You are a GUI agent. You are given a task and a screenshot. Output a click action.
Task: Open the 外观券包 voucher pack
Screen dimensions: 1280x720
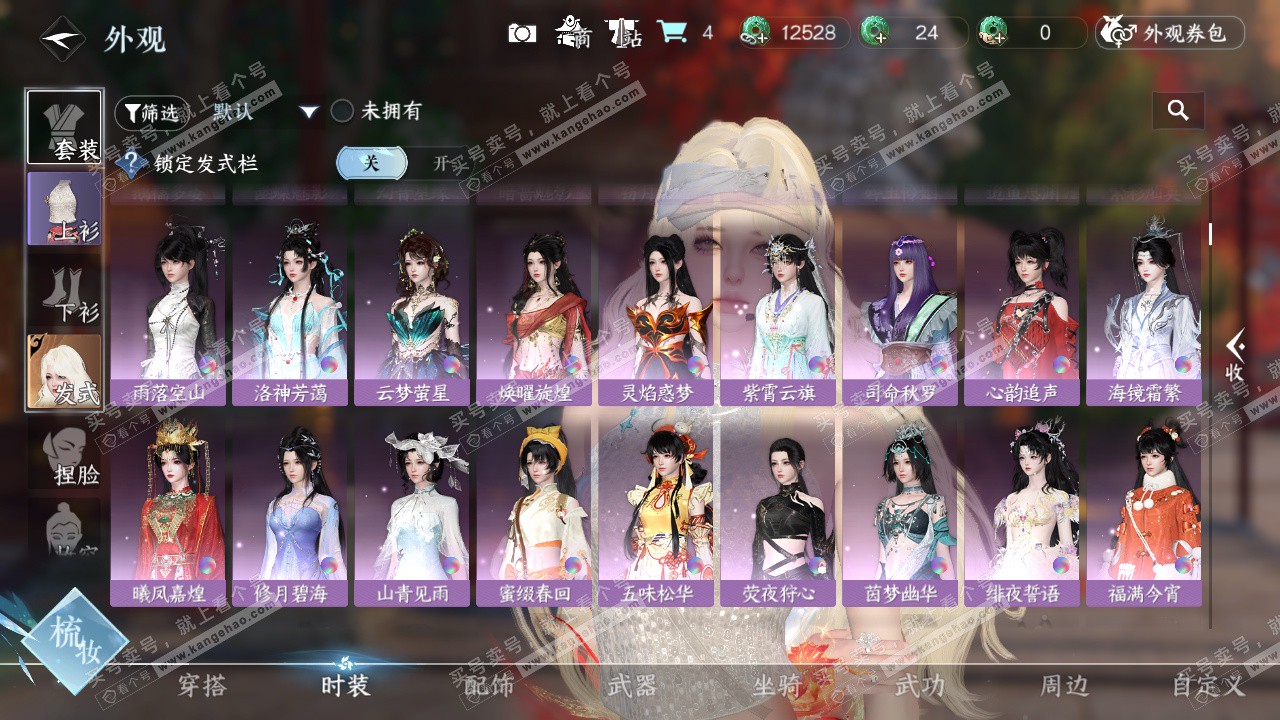1170,33
